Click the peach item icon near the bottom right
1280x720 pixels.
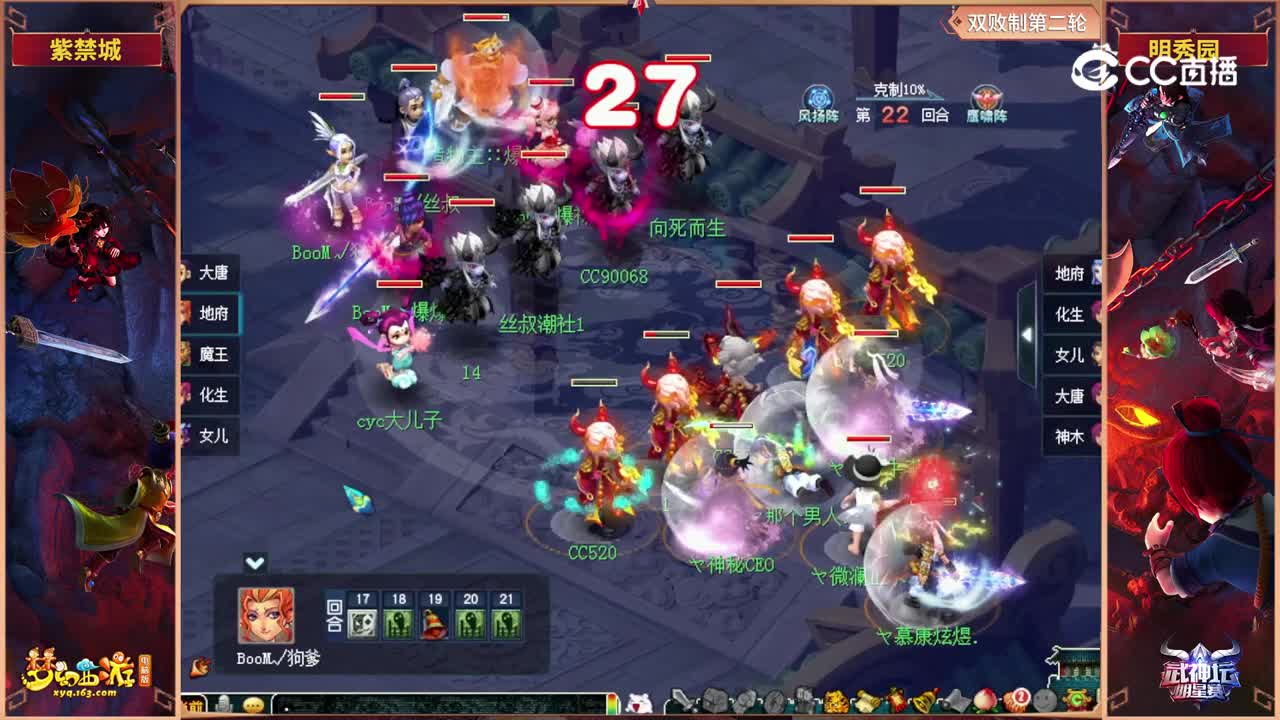985,700
